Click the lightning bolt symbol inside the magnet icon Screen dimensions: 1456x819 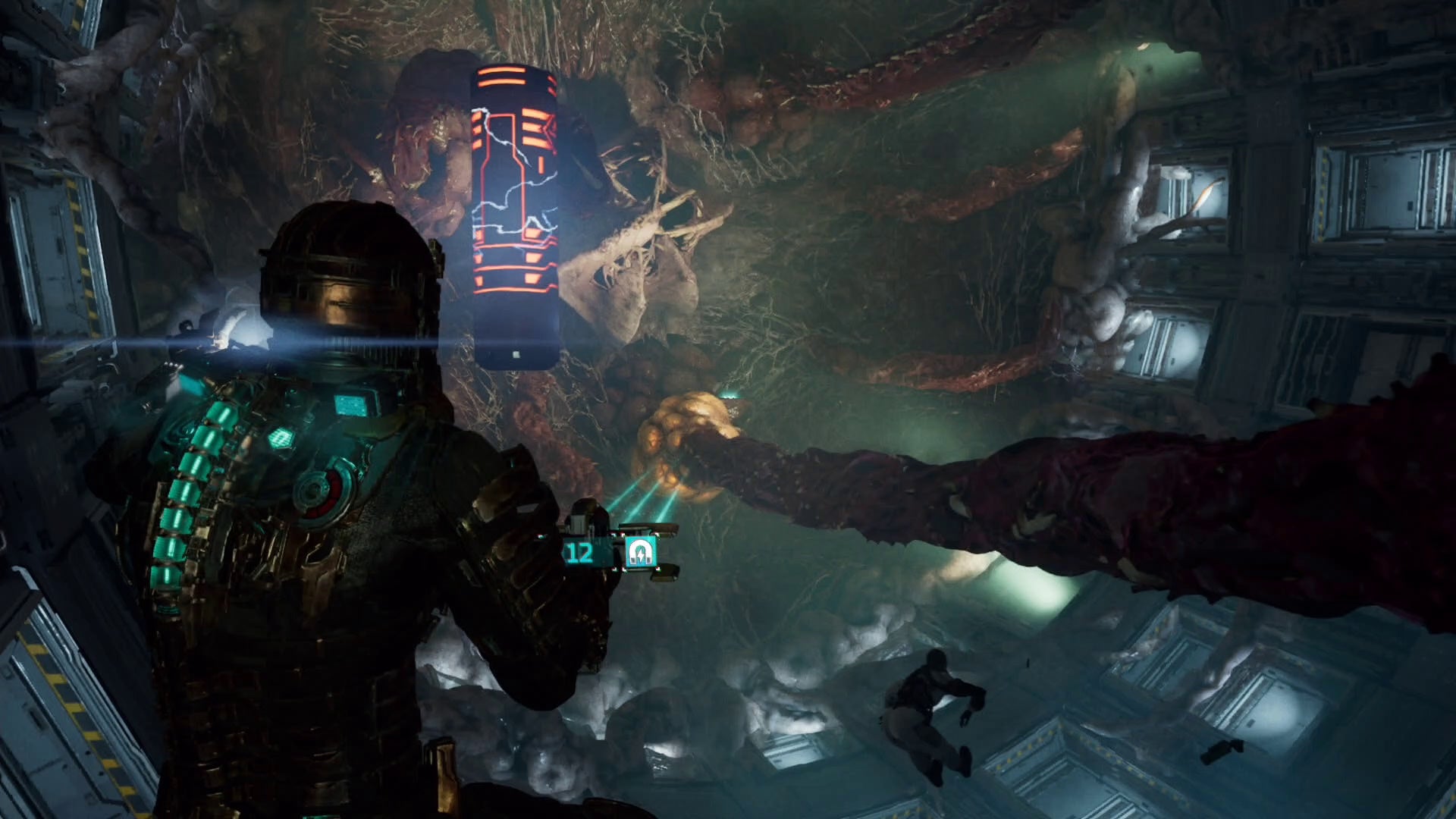(x=641, y=556)
